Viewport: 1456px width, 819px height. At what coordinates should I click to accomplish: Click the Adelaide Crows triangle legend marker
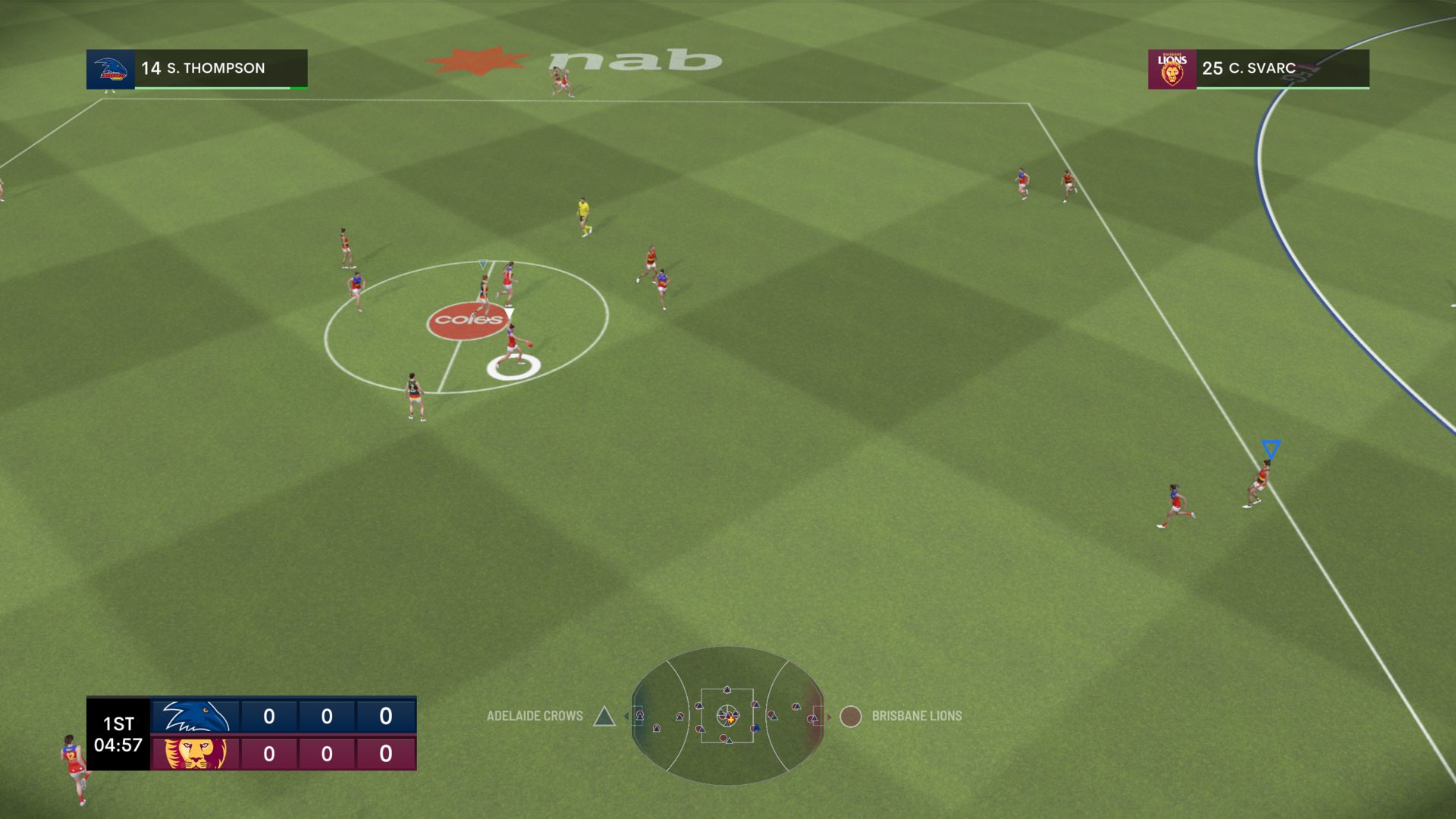pyautogui.click(x=604, y=716)
